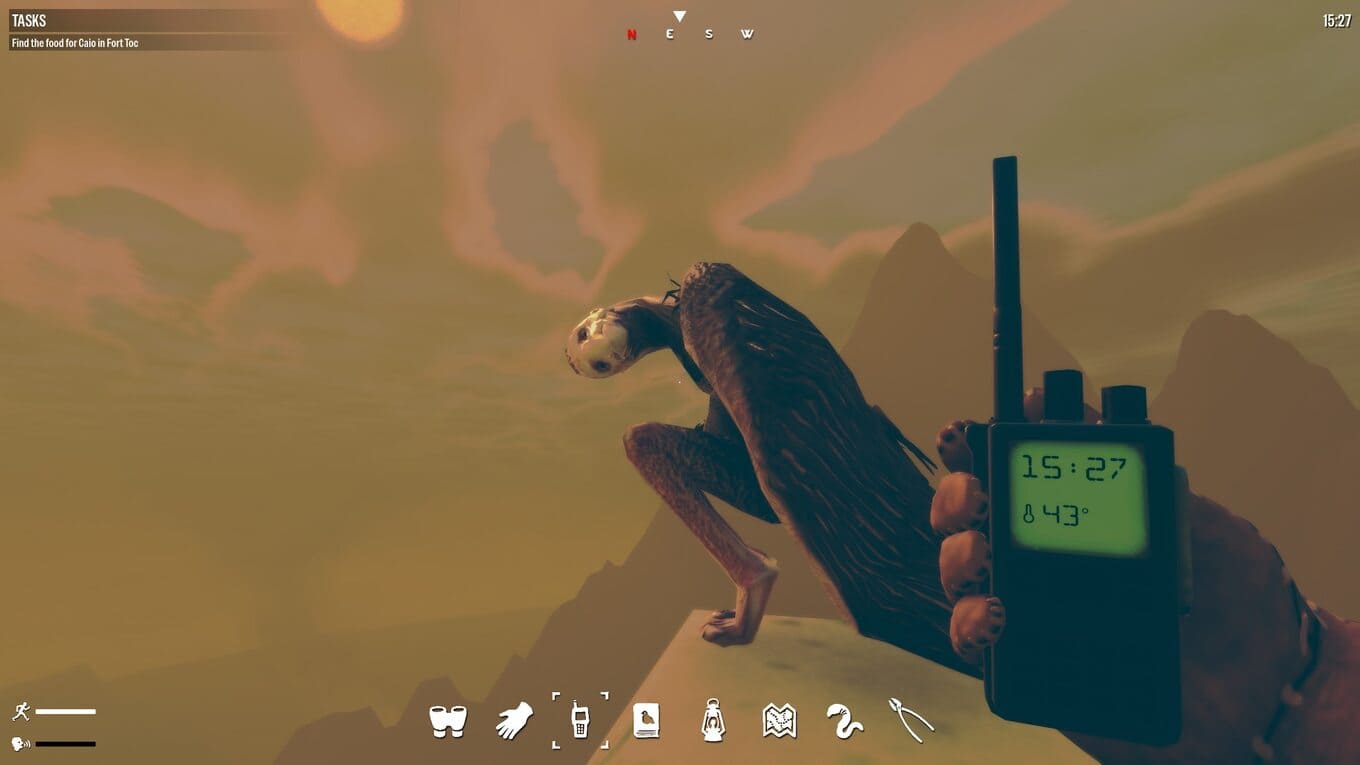Open the folded map item
The height and width of the screenshot is (765, 1360).
click(x=779, y=720)
